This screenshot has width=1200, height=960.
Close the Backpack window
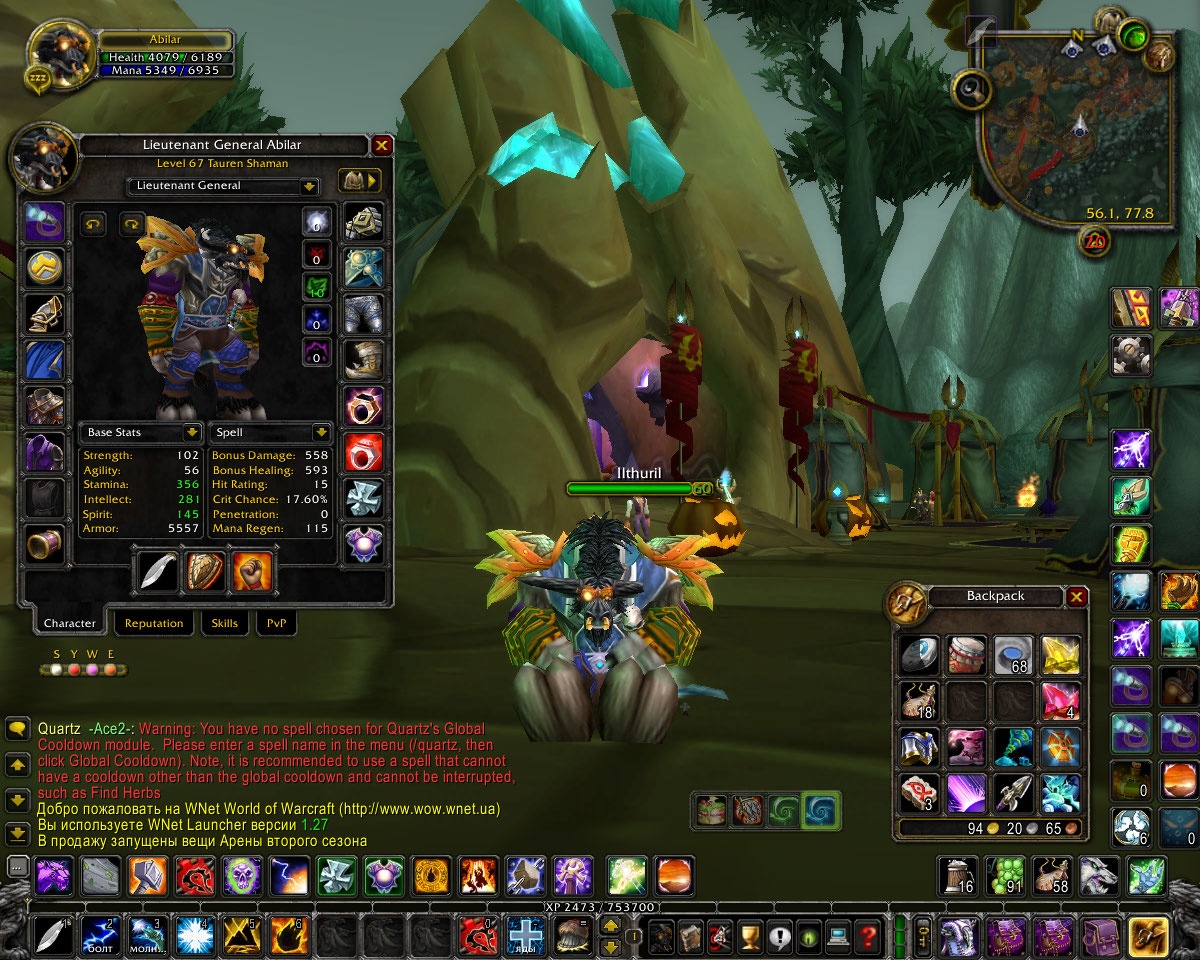[1076, 597]
